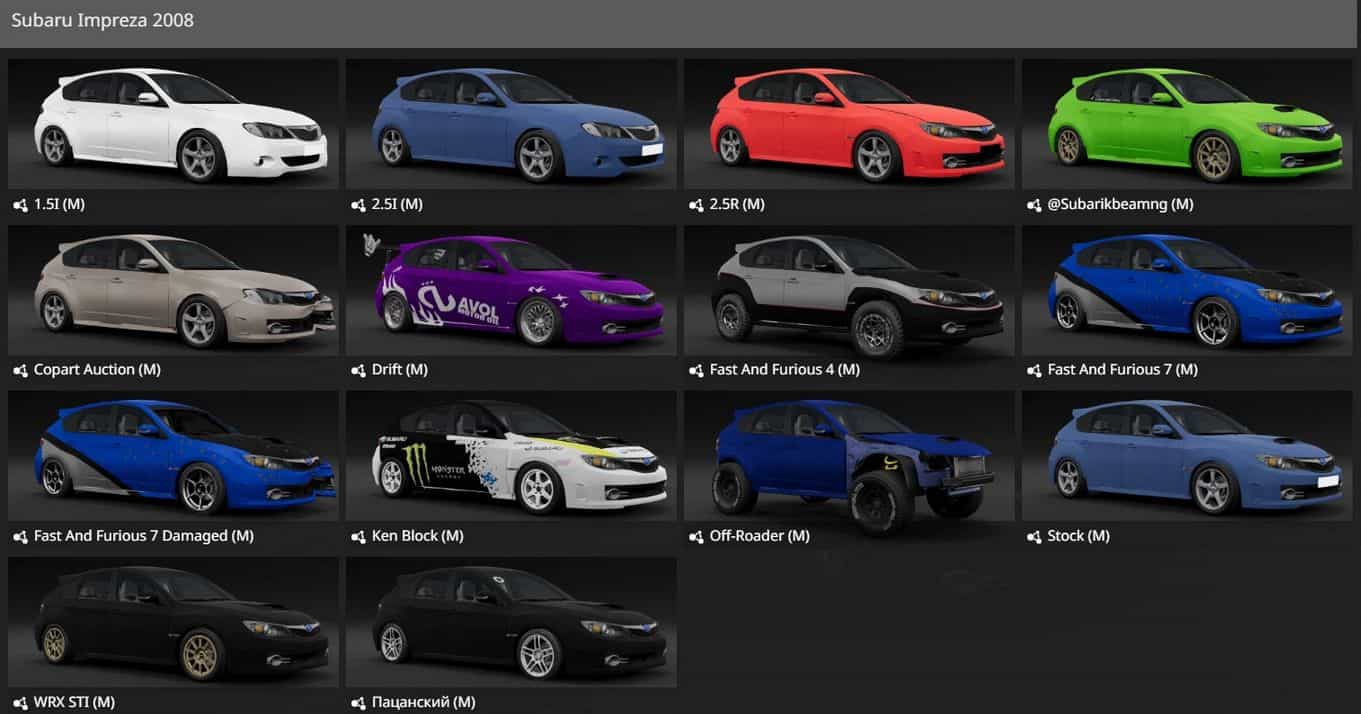Image resolution: width=1361 pixels, height=714 pixels.
Task: Pick the Fast And Furious 4 (M) car
Action: pyautogui.click(x=849, y=290)
